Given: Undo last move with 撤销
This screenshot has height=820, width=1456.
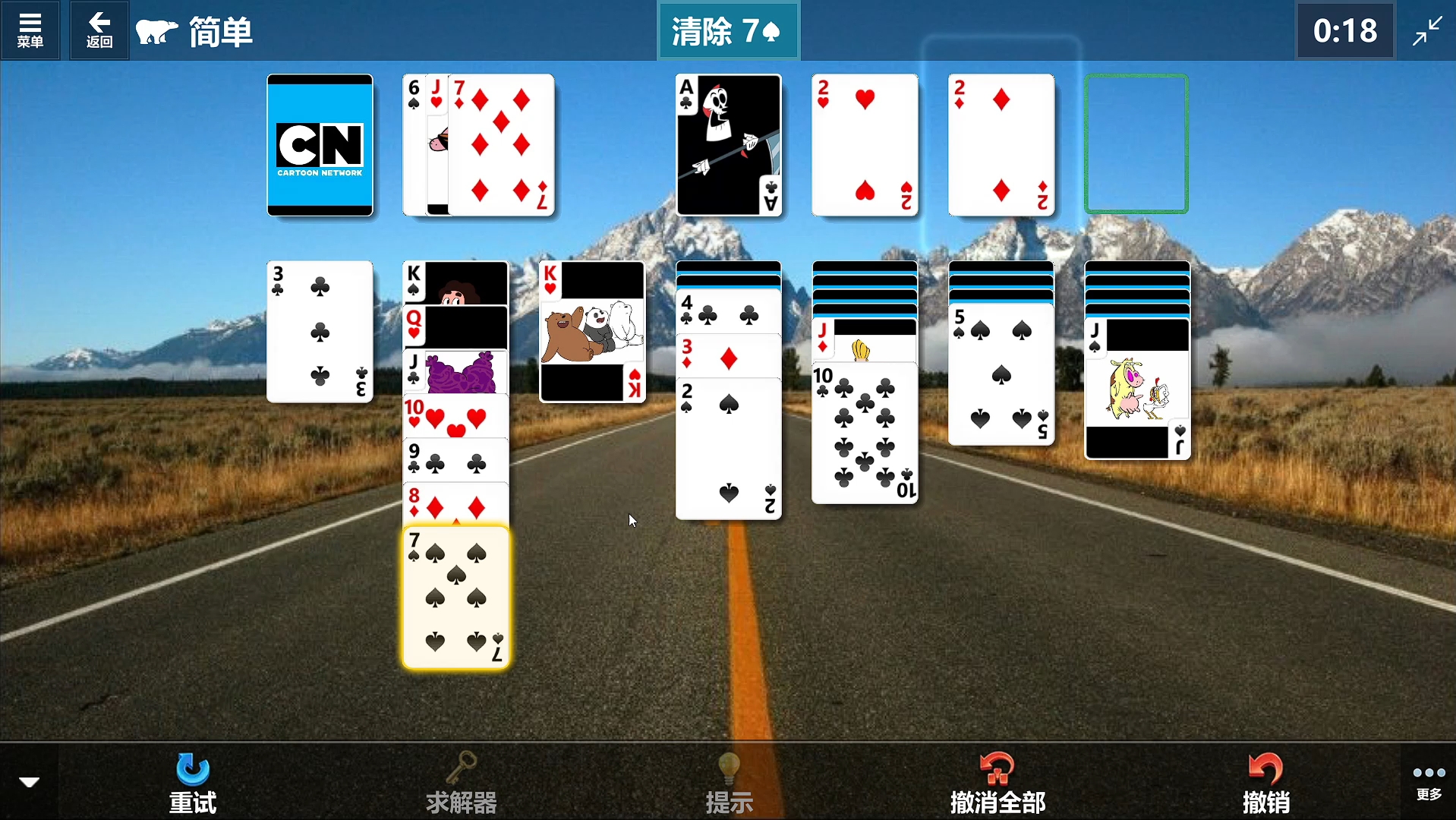Looking at the screenshot, I should pos(1265,782).
